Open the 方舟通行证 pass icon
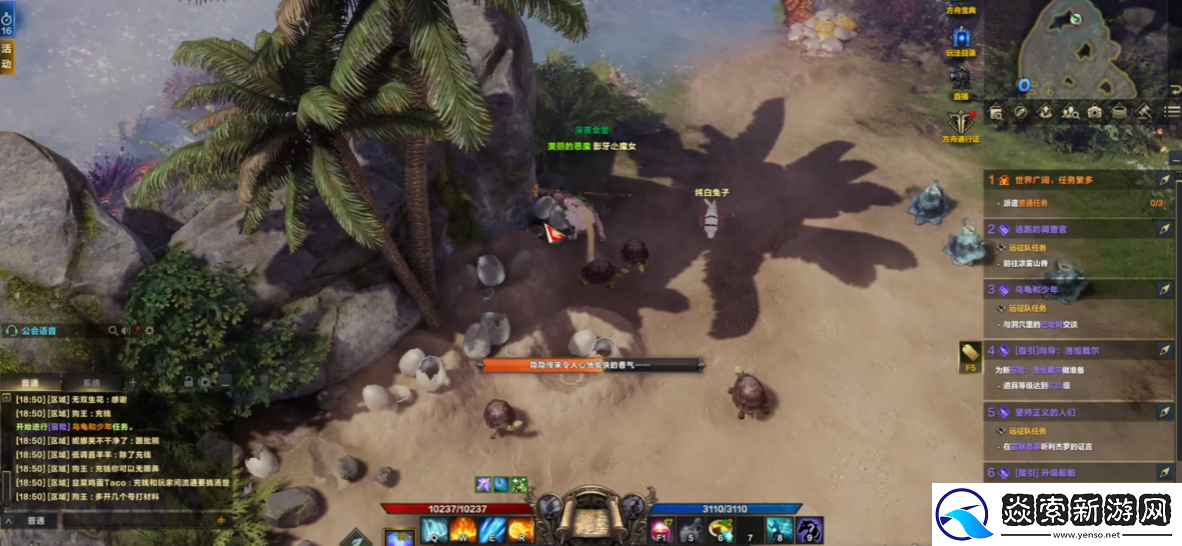Image resolution: width=1182 pixels, height=546 pixels. [962, 121]
